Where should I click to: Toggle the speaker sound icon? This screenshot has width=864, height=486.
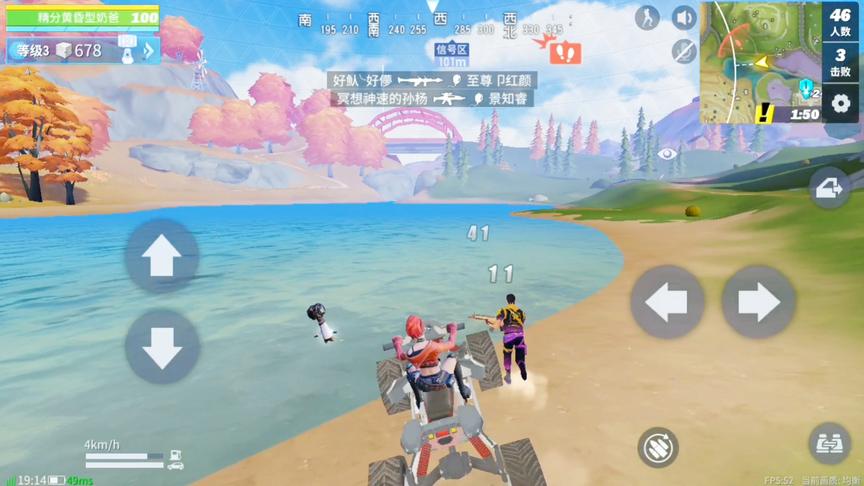tap(684, 18)
